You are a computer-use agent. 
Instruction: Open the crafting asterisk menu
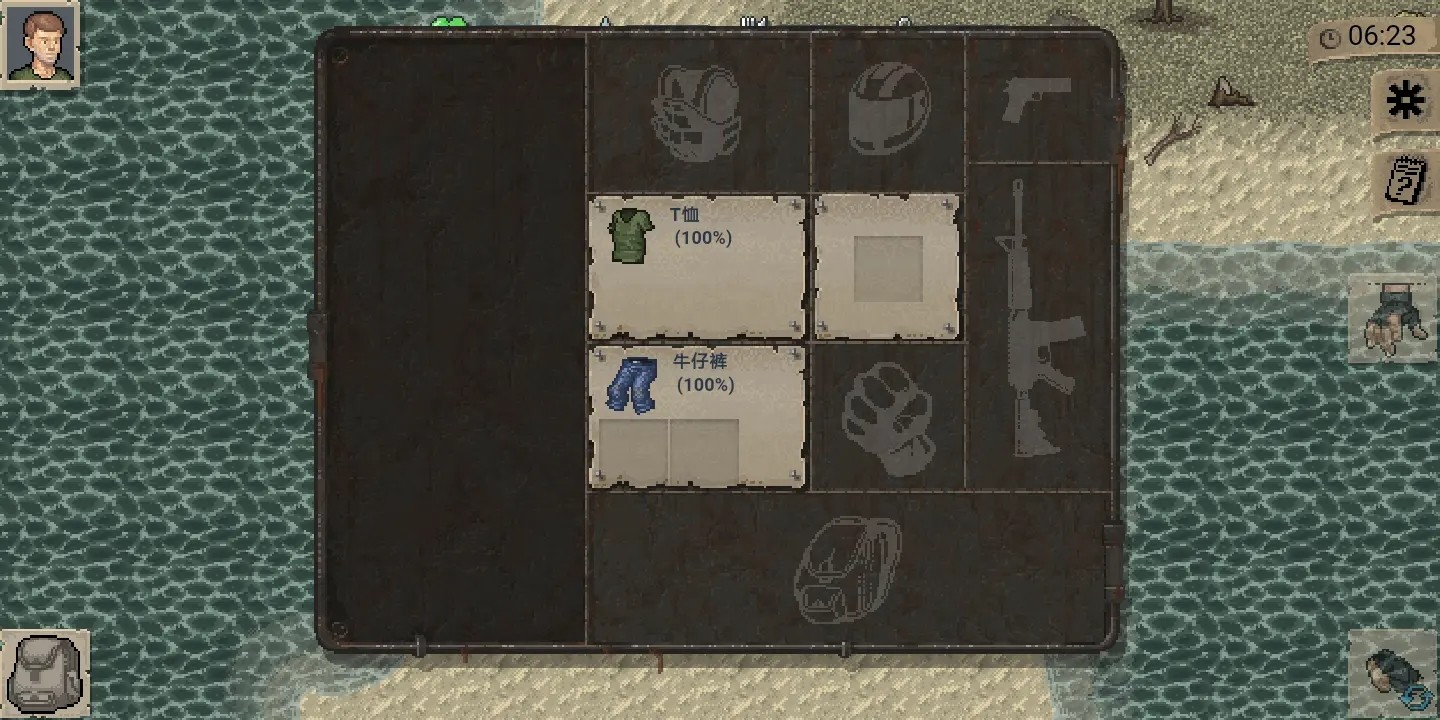[1404, 100]
